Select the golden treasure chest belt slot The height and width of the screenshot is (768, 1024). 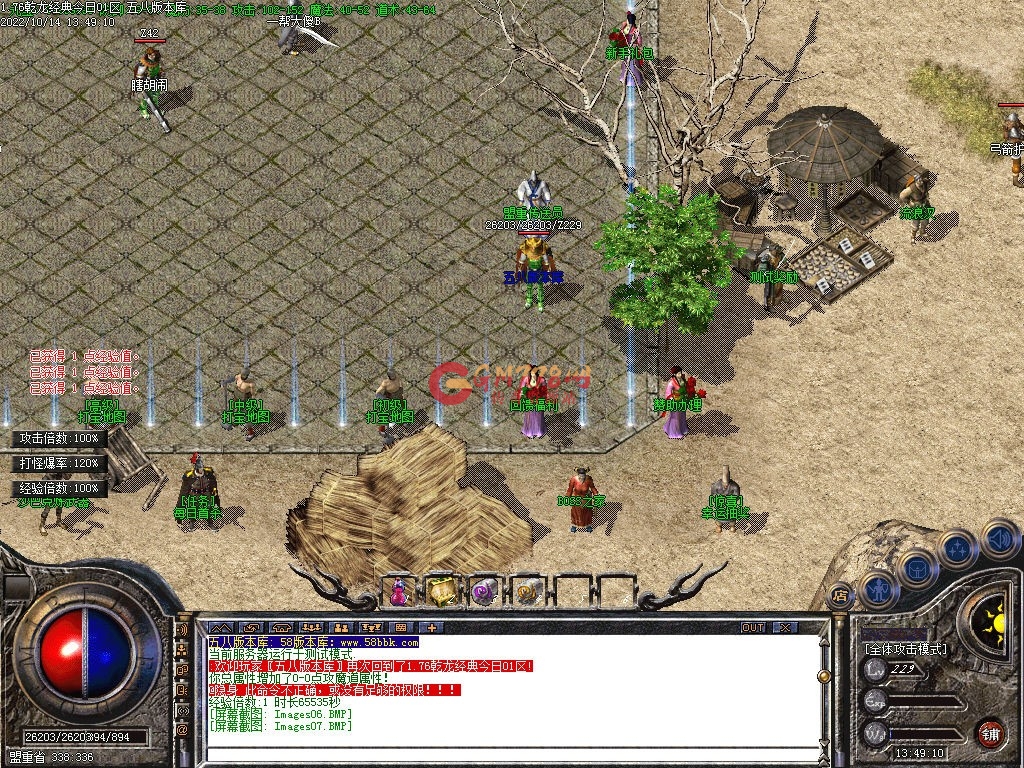(x=441, y=592)
